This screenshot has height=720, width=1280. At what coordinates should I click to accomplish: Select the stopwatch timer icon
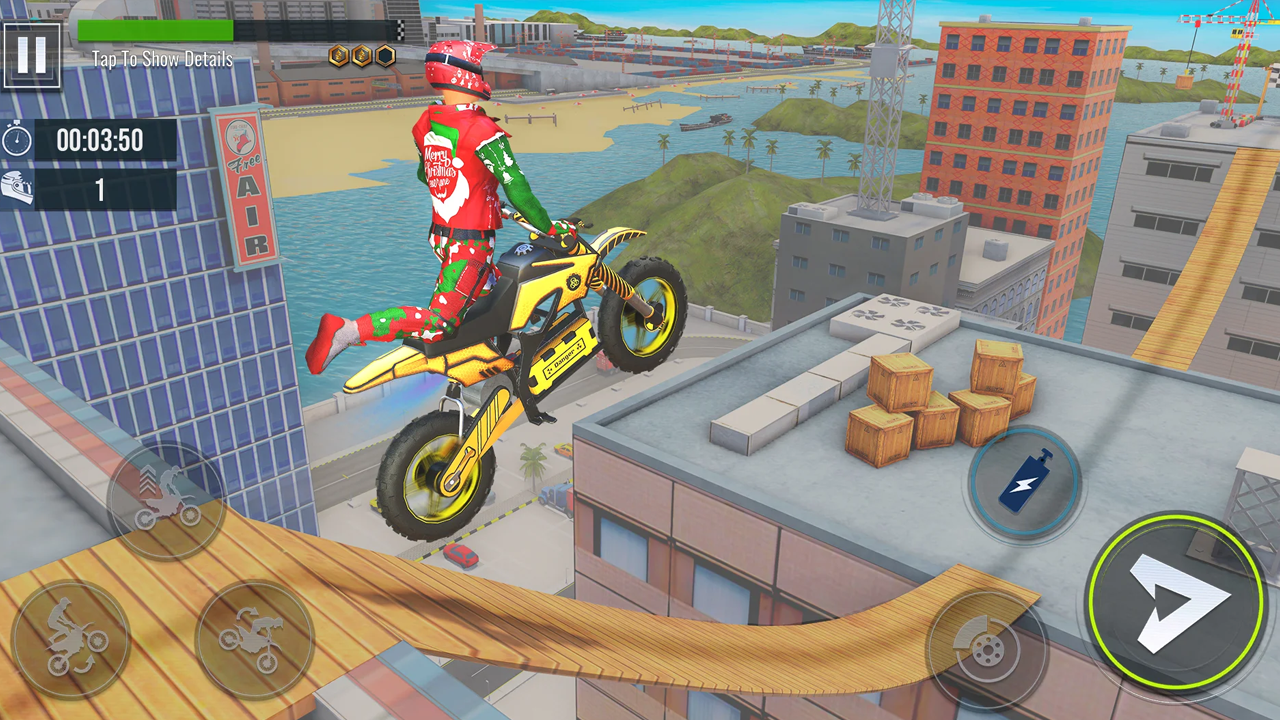17,140
